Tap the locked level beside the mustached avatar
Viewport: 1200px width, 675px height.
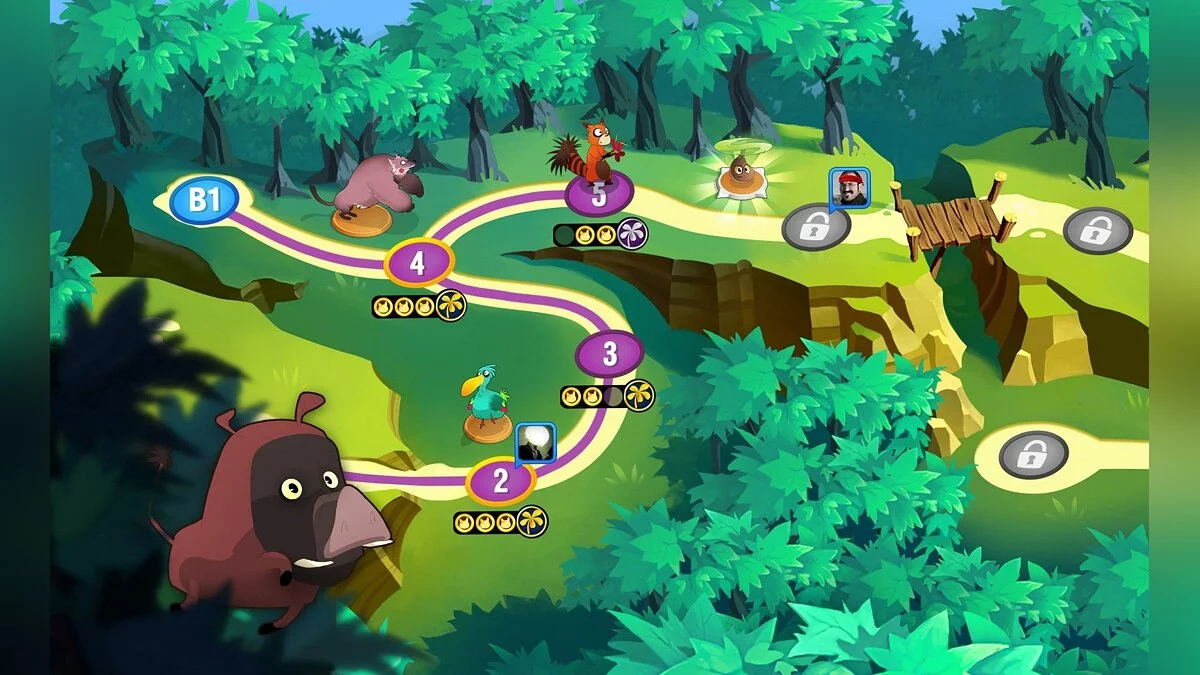click(x=816, y=226)
